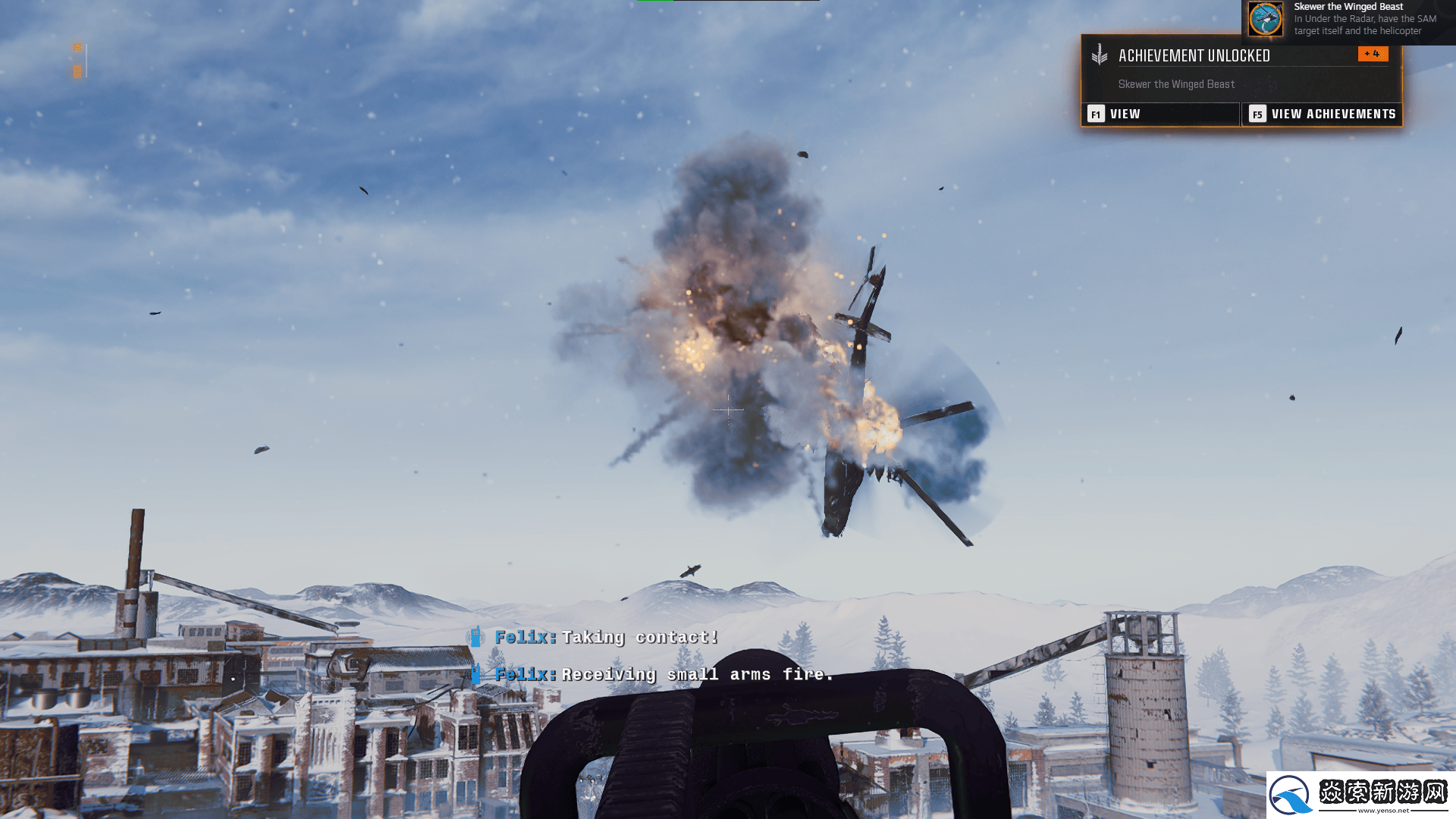Click the Skewer the Winged Beast overlay toast

point(1348,19)
